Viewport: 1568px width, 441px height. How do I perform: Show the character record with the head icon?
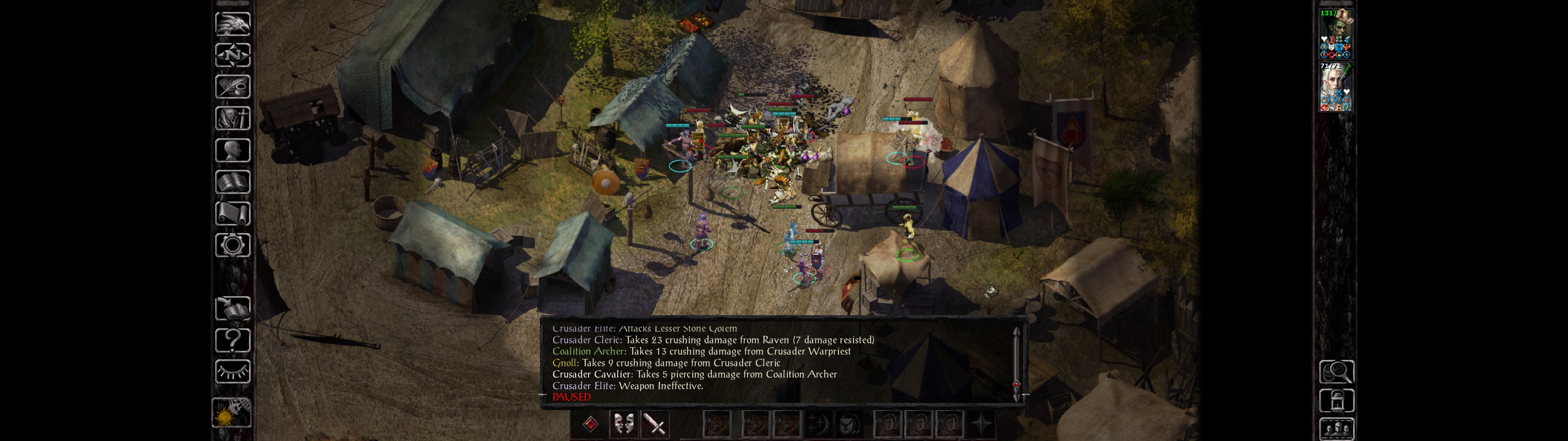(x=232, y=150)
